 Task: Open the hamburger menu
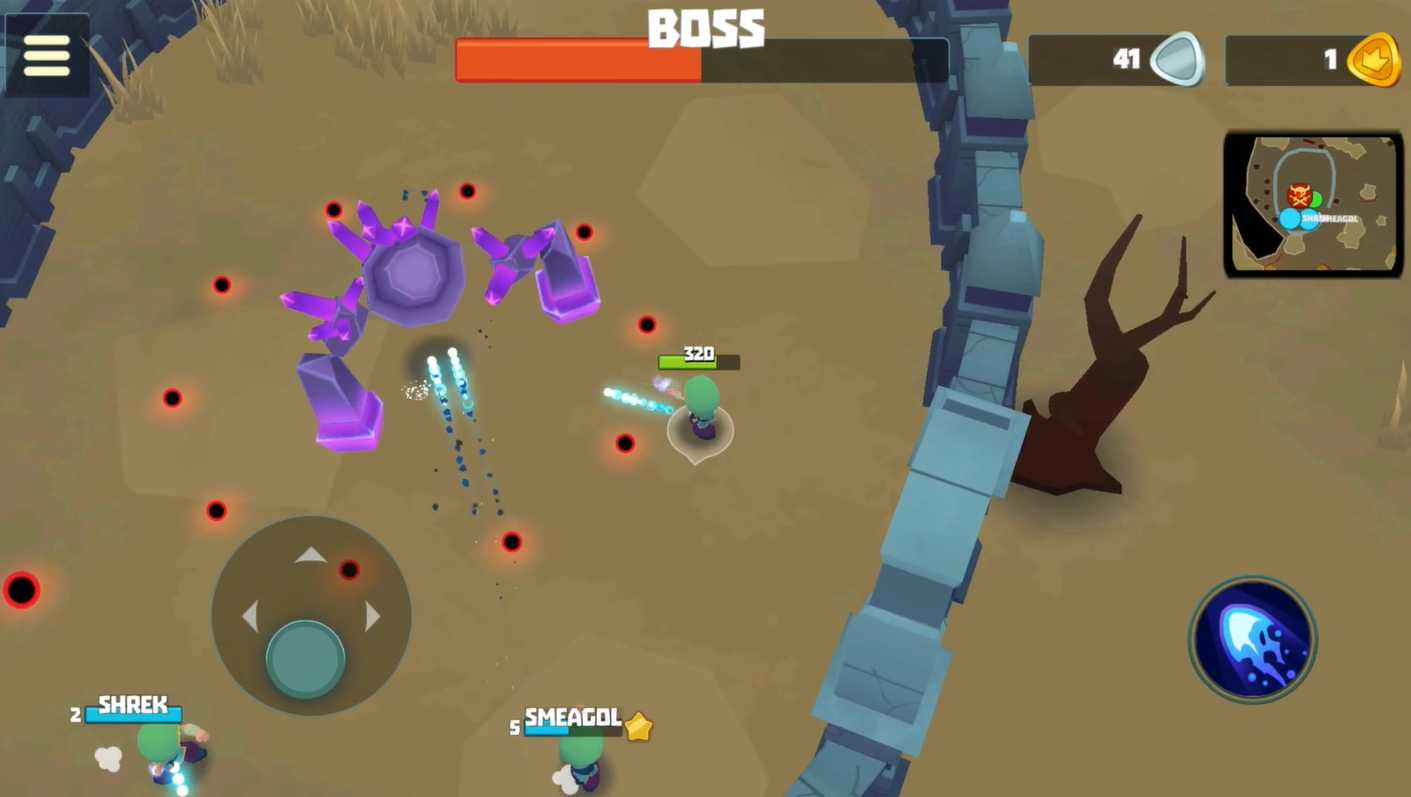pos(47,56)
